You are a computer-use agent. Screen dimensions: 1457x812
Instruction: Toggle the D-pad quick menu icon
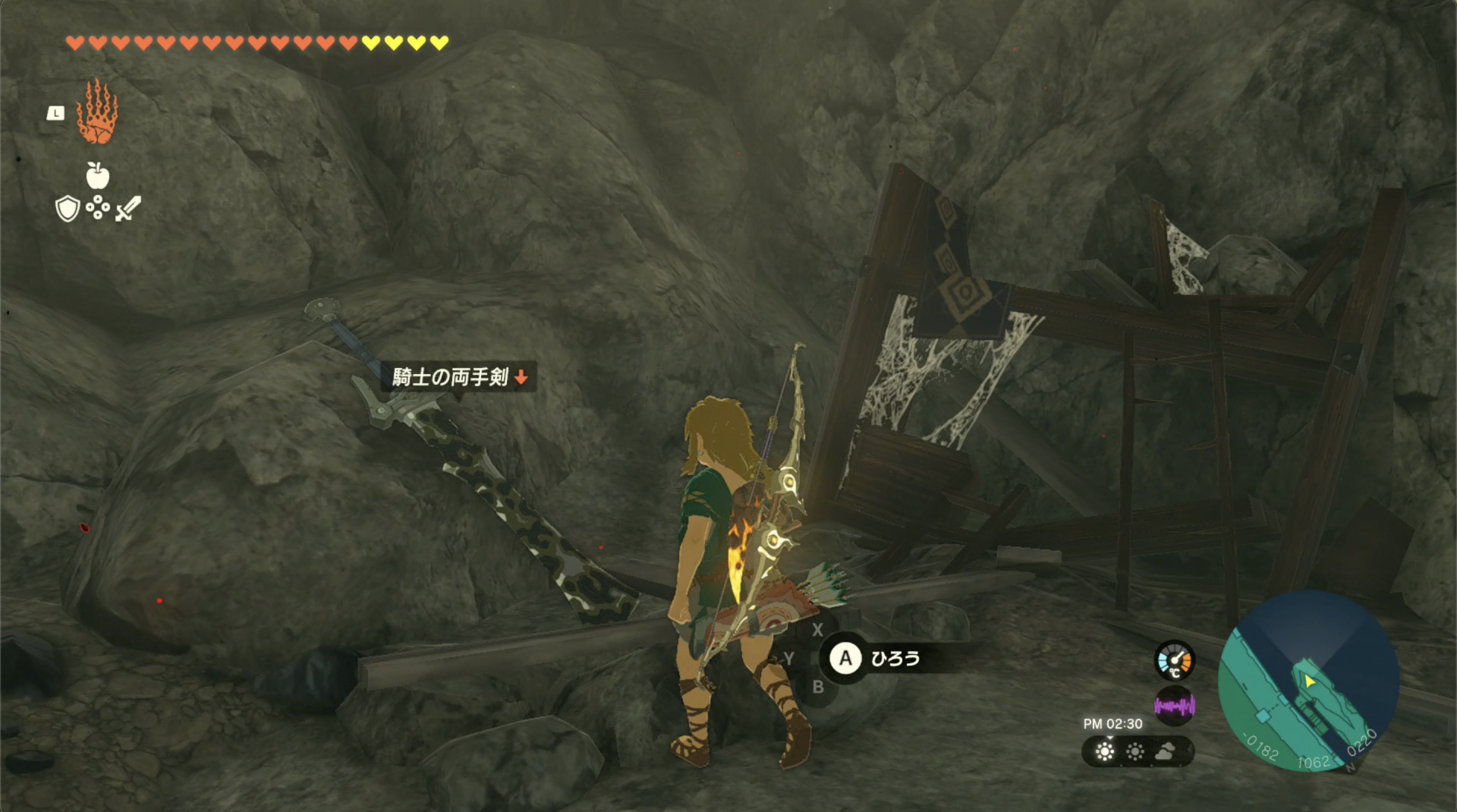tap(97, 208)
